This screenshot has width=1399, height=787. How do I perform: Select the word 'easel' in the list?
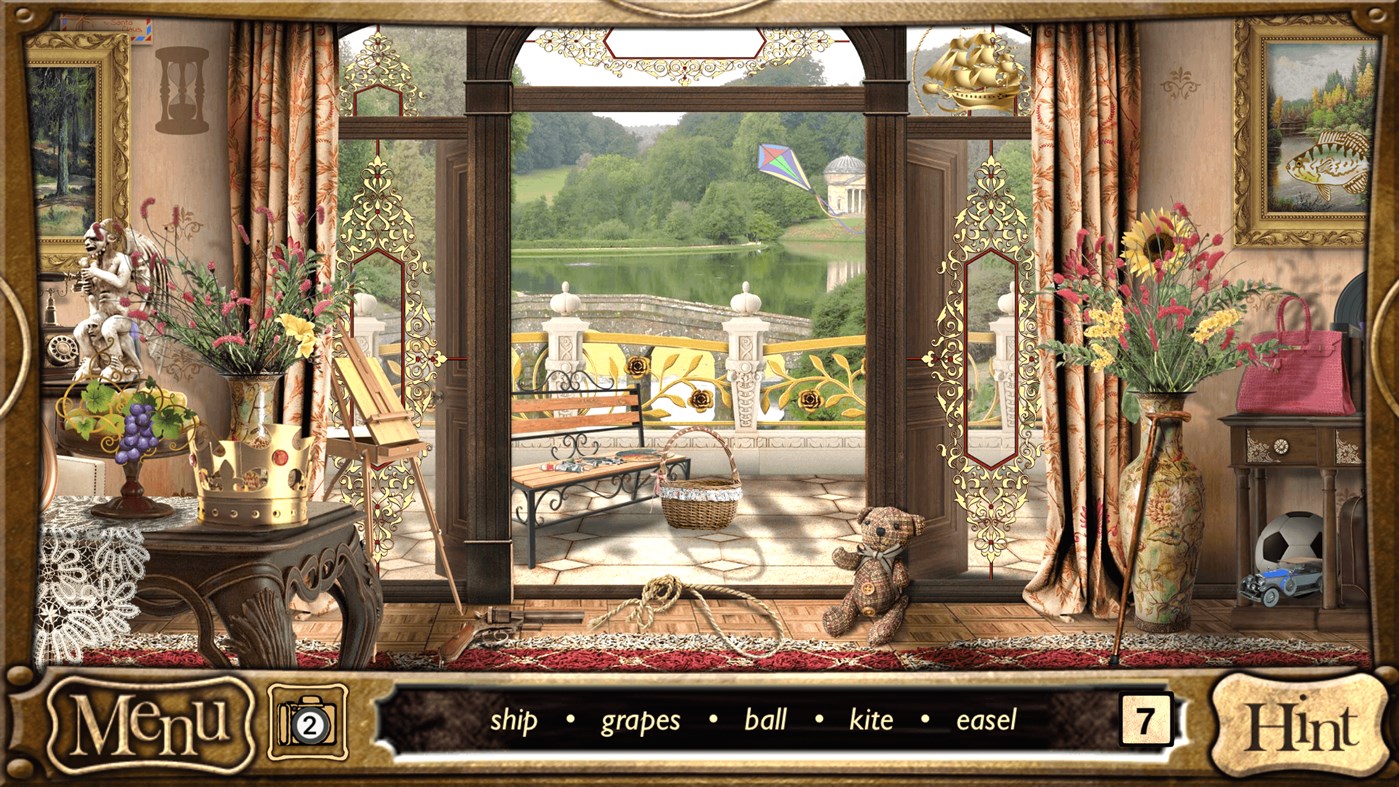(984, 720)
